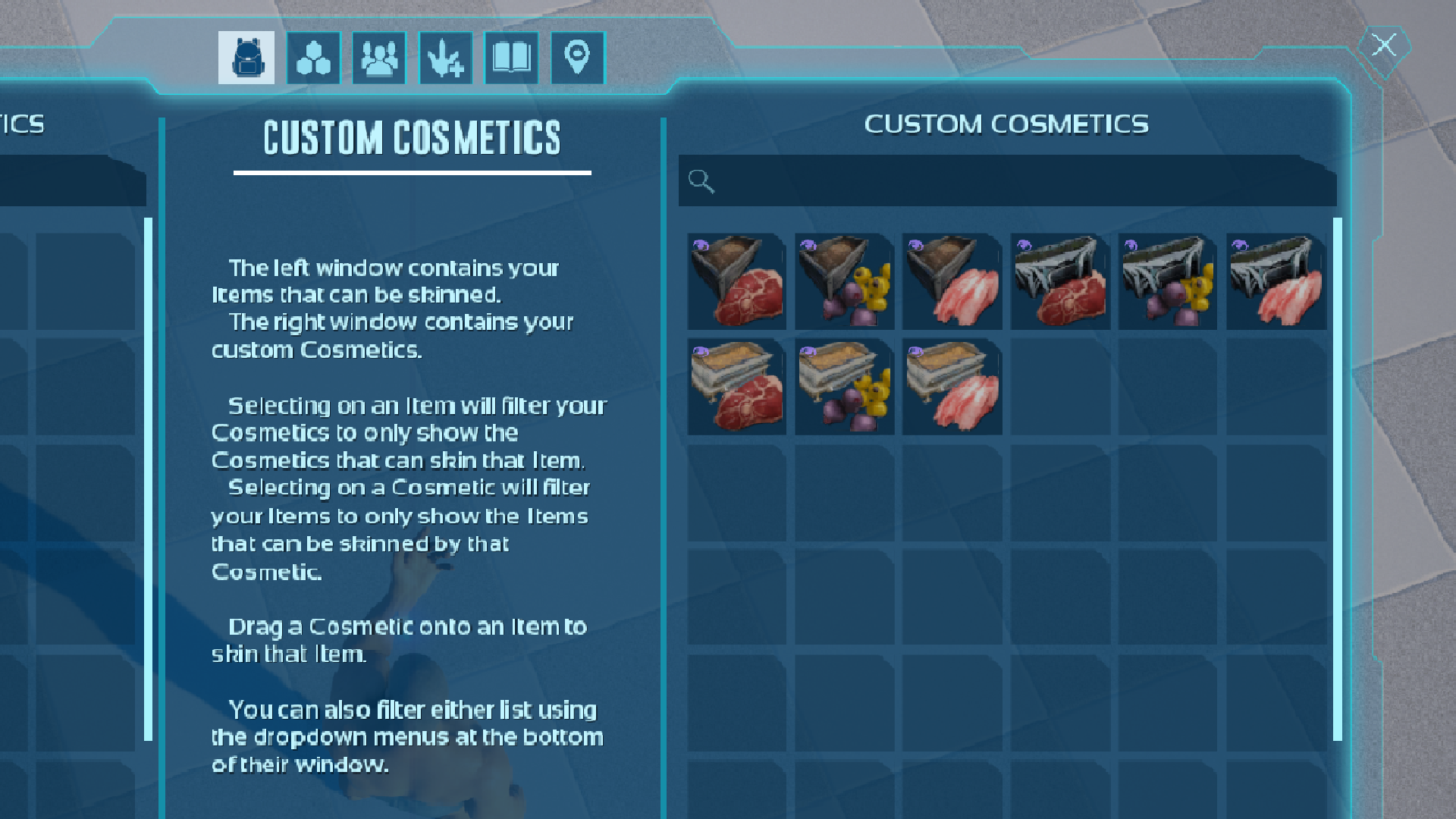Pick metal trough with fish meat cosmetic
The image size is (1456, 819).
tap(1276, 281)
